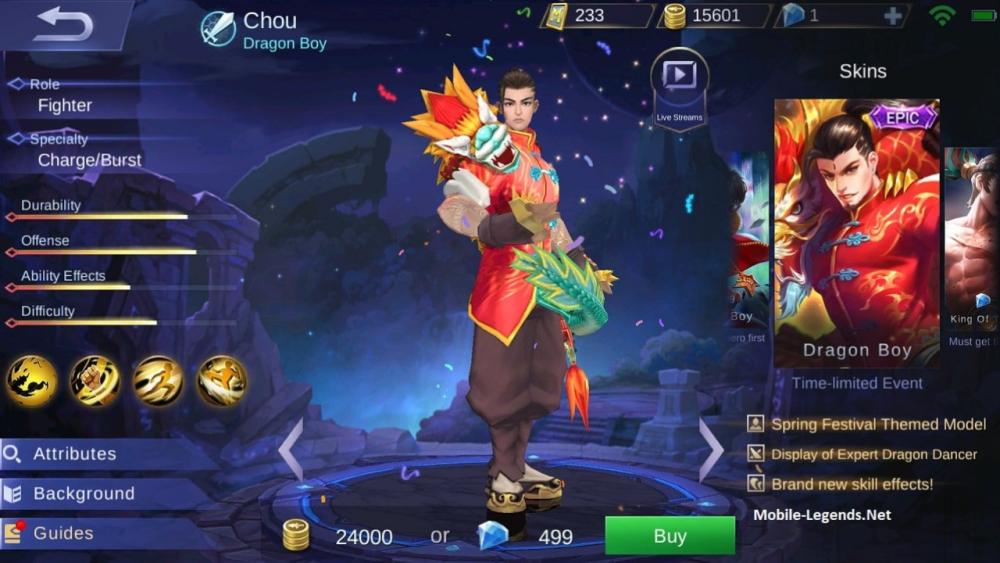View Chou's second skill icon with the fist

[x=95, y=381]
